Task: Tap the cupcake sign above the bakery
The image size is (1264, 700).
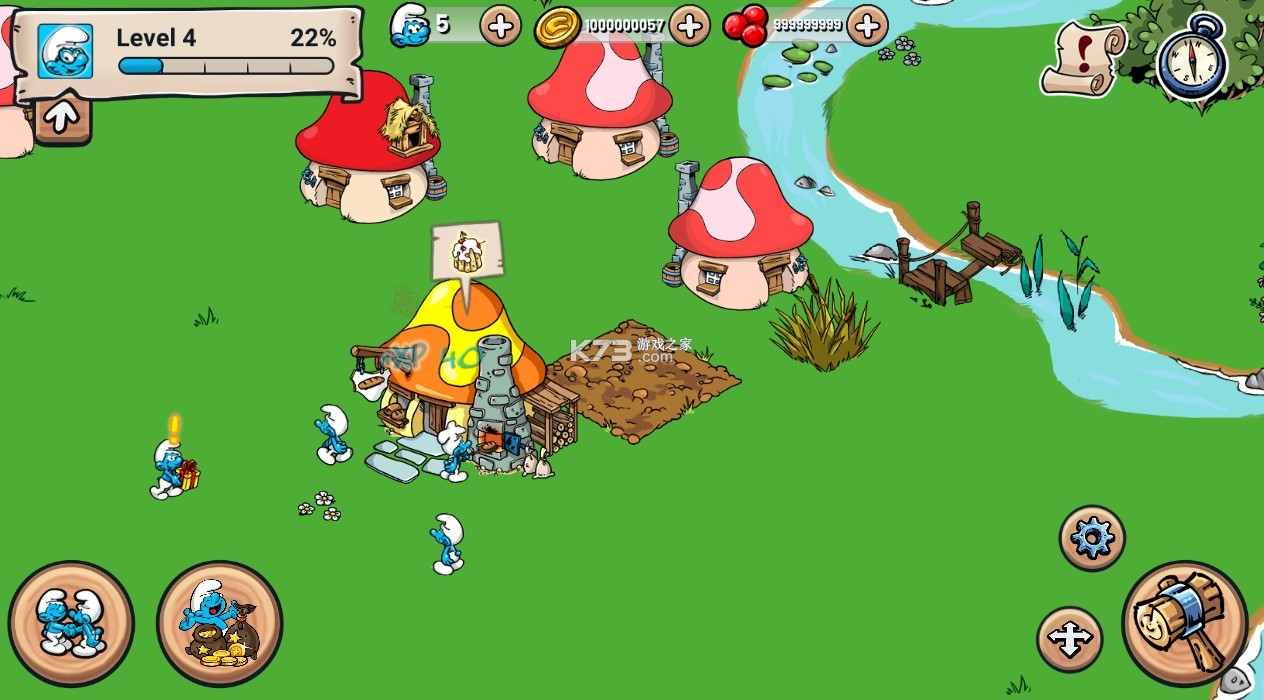Action: point(467,251)
